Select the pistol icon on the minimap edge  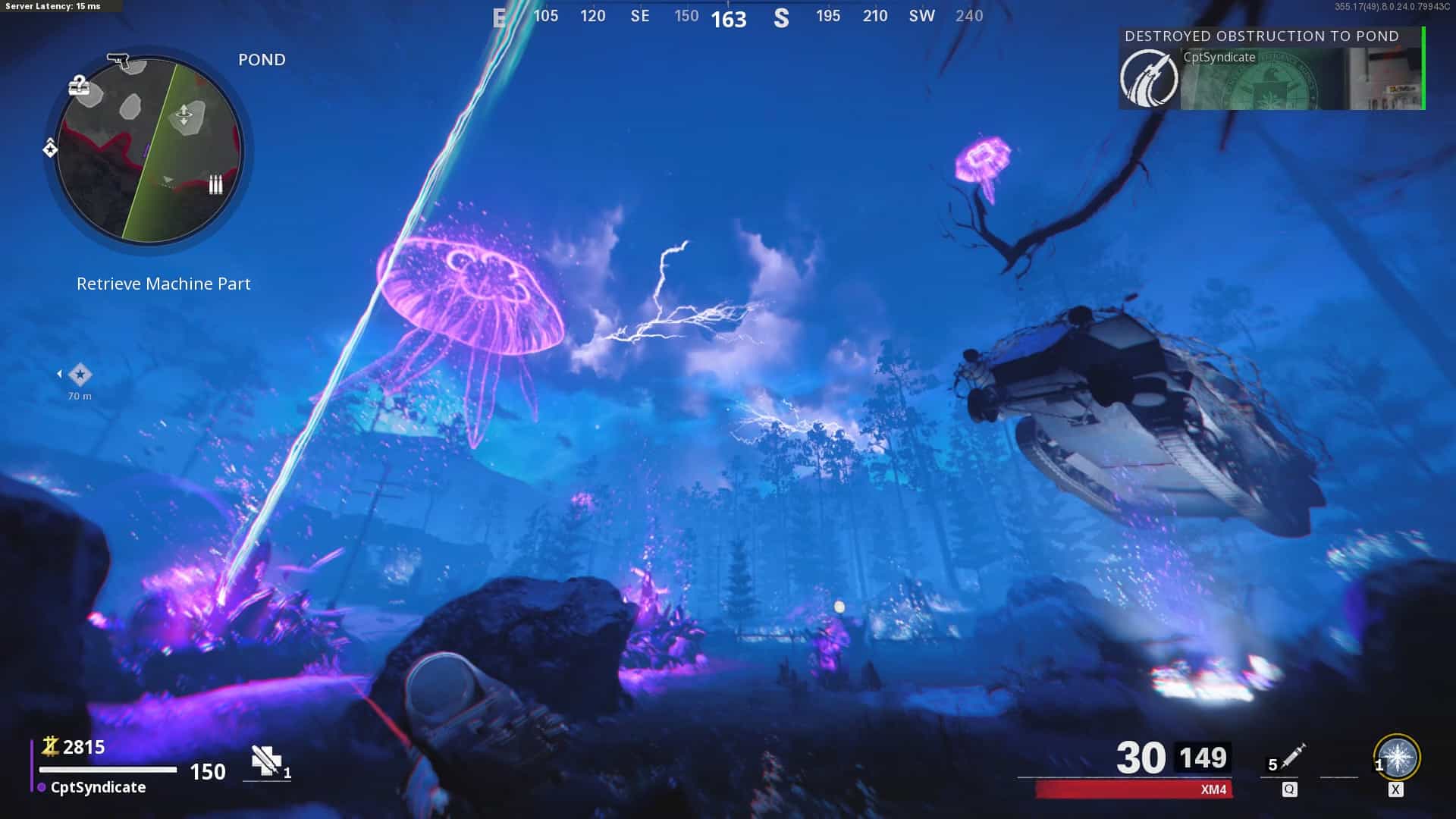[118, 61]
